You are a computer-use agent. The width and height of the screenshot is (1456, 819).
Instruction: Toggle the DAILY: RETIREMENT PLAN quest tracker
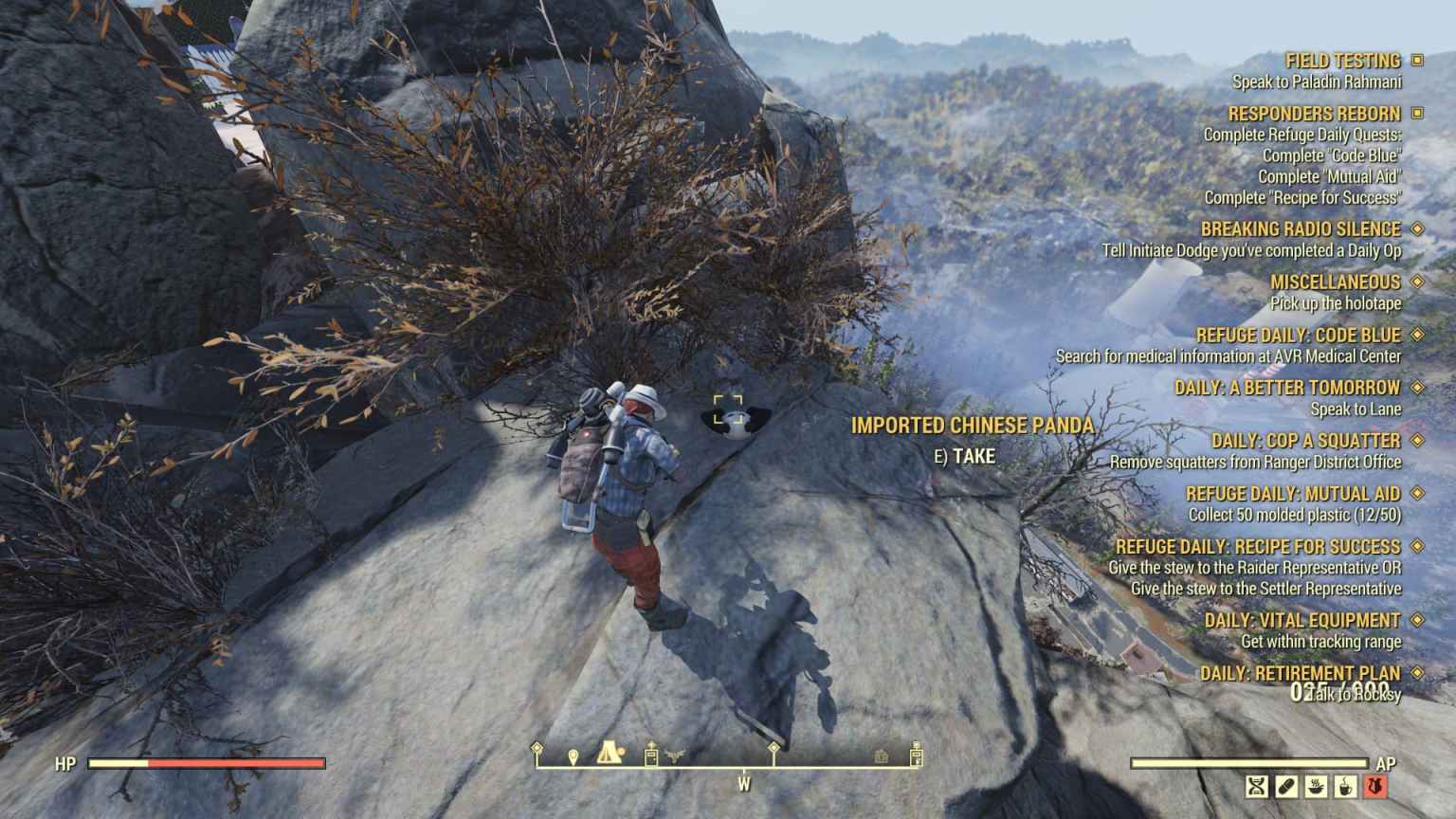pyautogui.click(x=1418, y=671)
